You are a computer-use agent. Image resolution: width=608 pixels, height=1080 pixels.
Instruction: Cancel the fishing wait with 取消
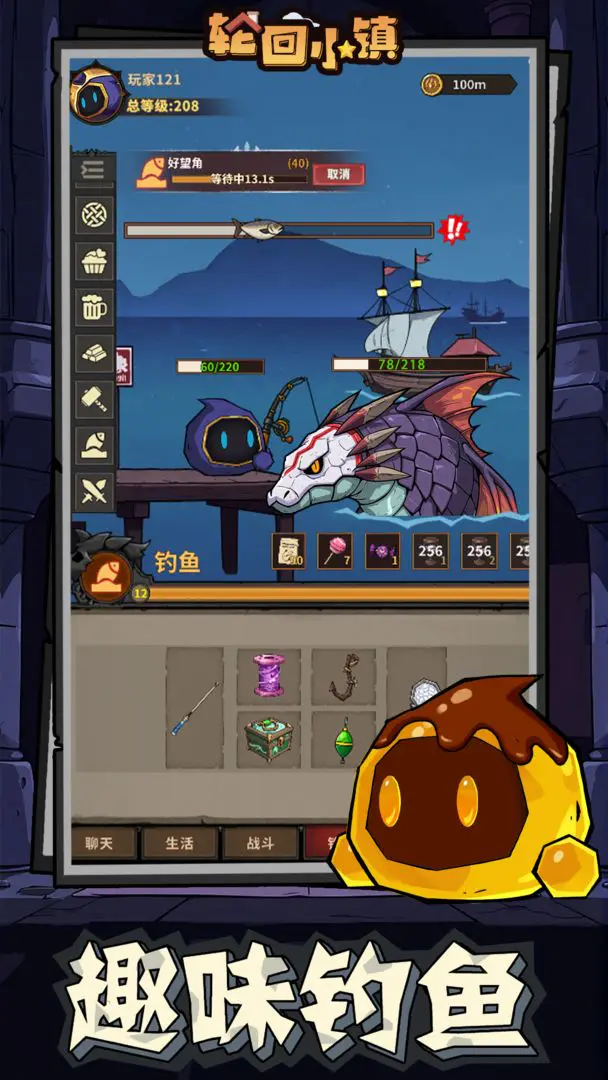click(x=338, y=174)
